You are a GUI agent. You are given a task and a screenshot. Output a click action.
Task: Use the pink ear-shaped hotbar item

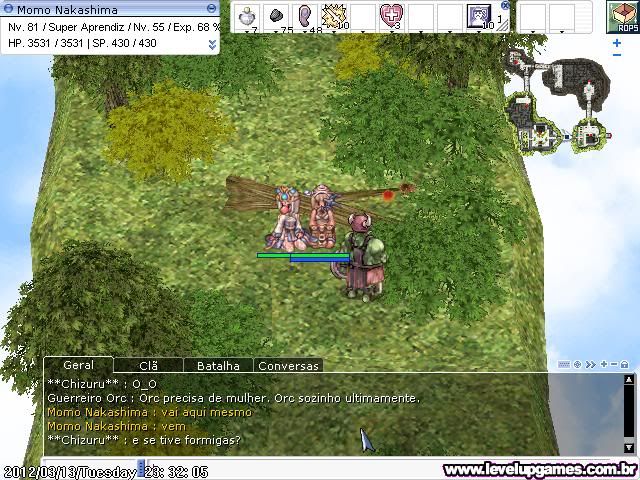tap(305, 16)
